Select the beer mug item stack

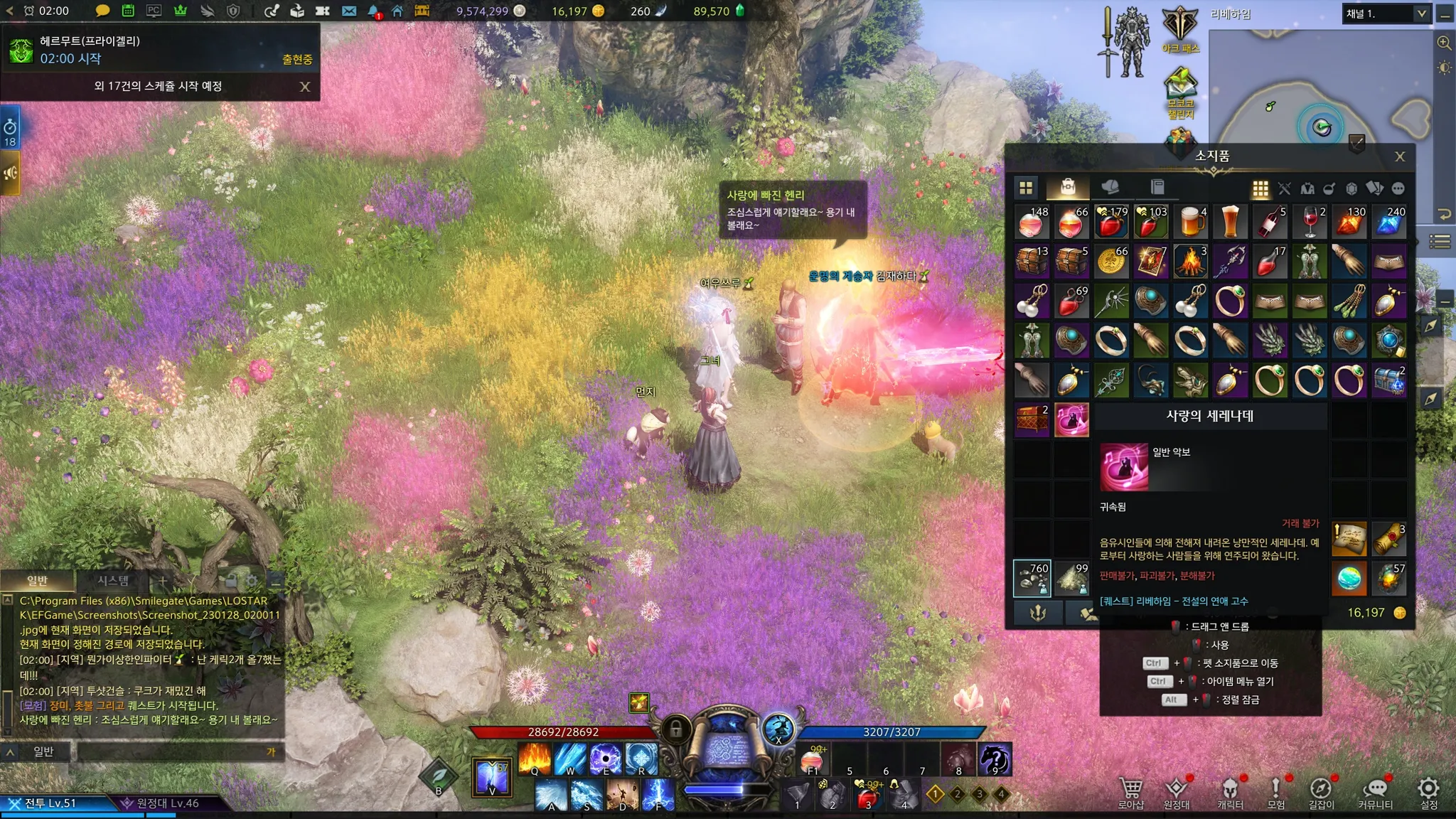click(x=1191, y=222)
